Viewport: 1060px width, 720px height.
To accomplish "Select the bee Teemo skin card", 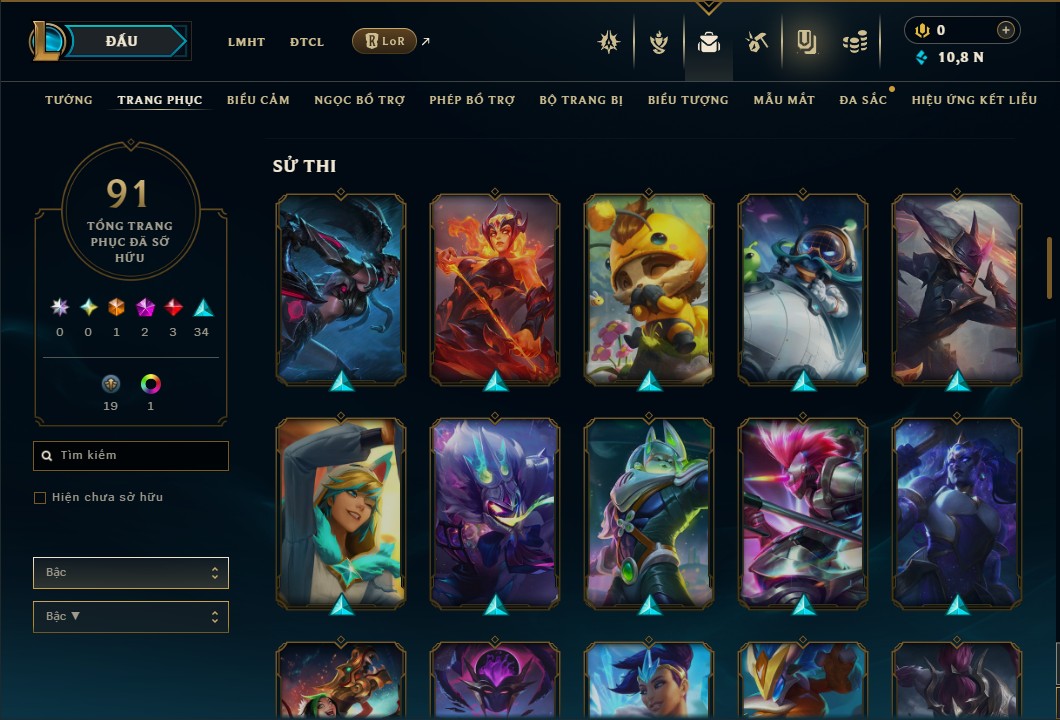I will [649, 289].
